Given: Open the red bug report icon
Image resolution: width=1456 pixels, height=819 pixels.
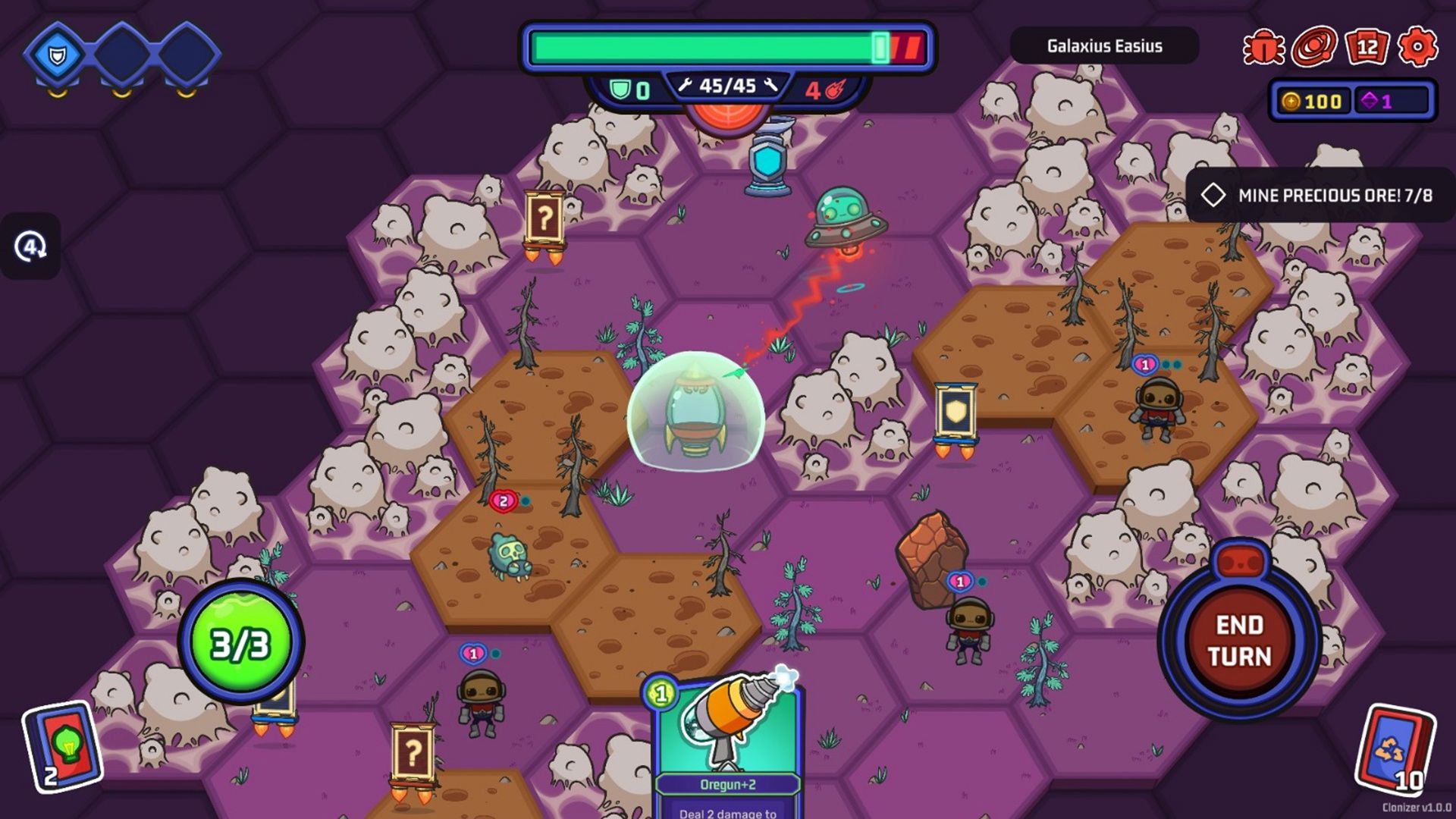Looking at the screenshot, I should (1263, 47).
